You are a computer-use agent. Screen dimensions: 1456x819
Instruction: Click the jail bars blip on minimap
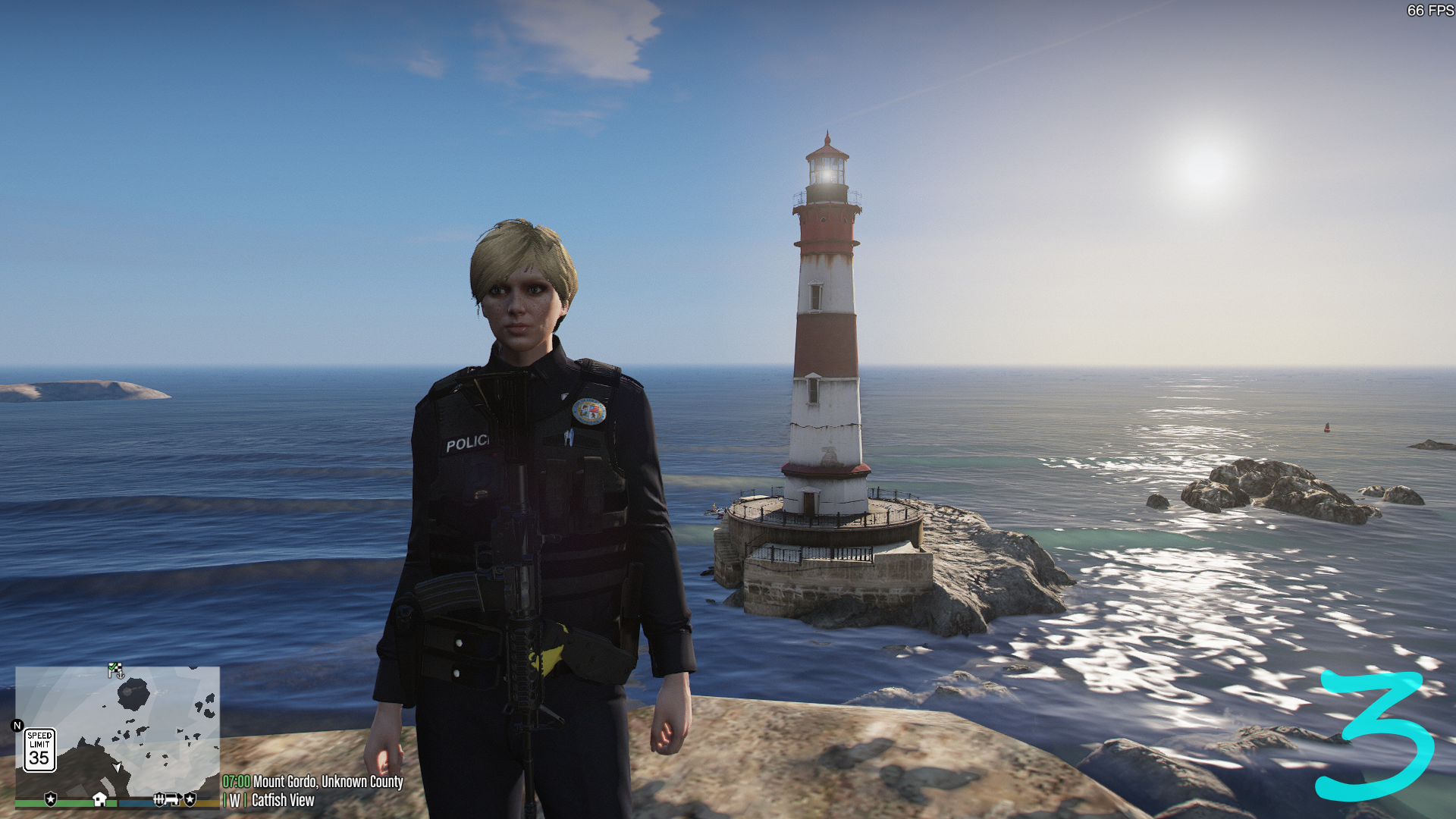point(158,799)
